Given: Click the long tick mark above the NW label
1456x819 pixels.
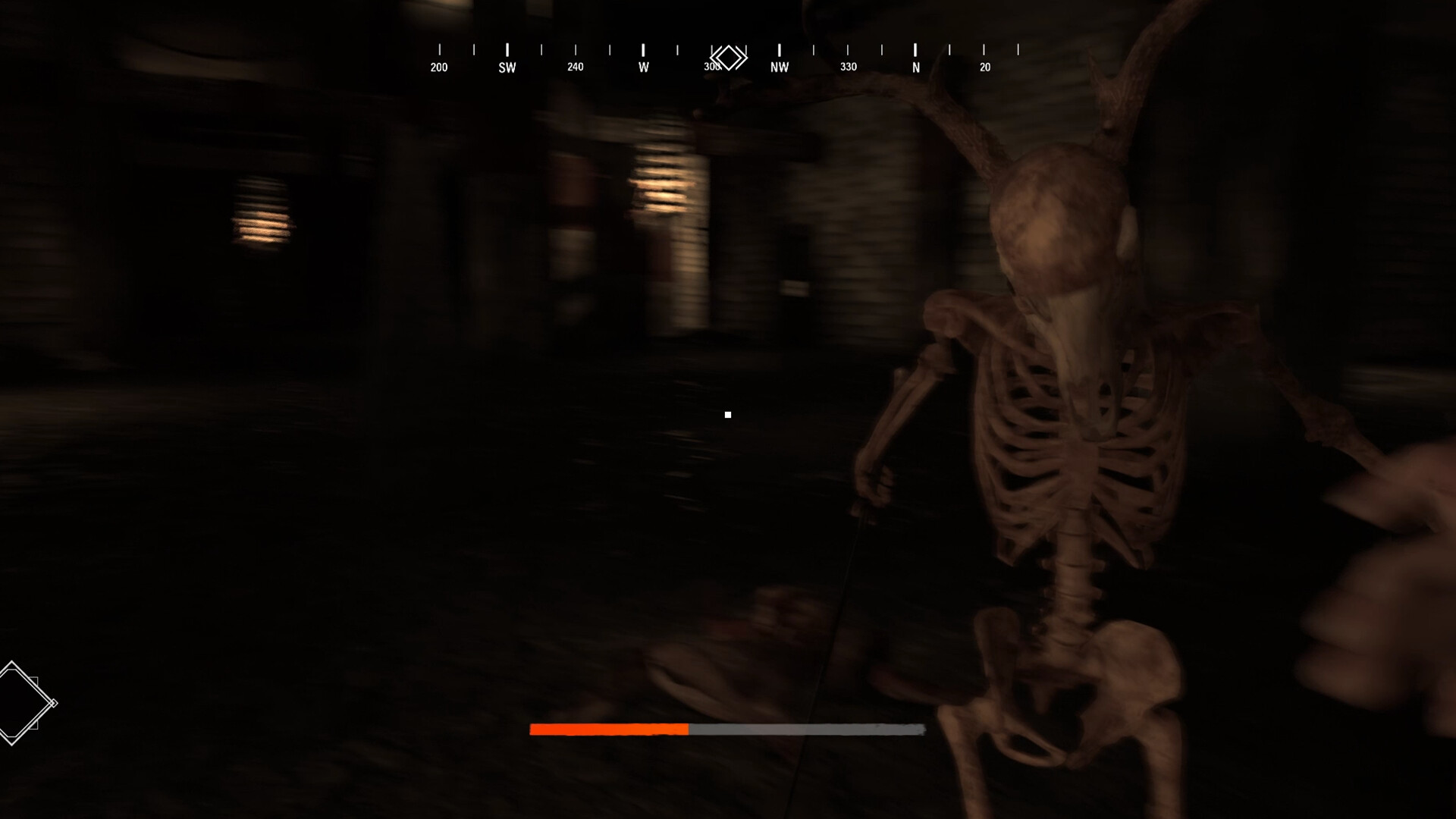Looking at the screenshot, I should [778, 49].
